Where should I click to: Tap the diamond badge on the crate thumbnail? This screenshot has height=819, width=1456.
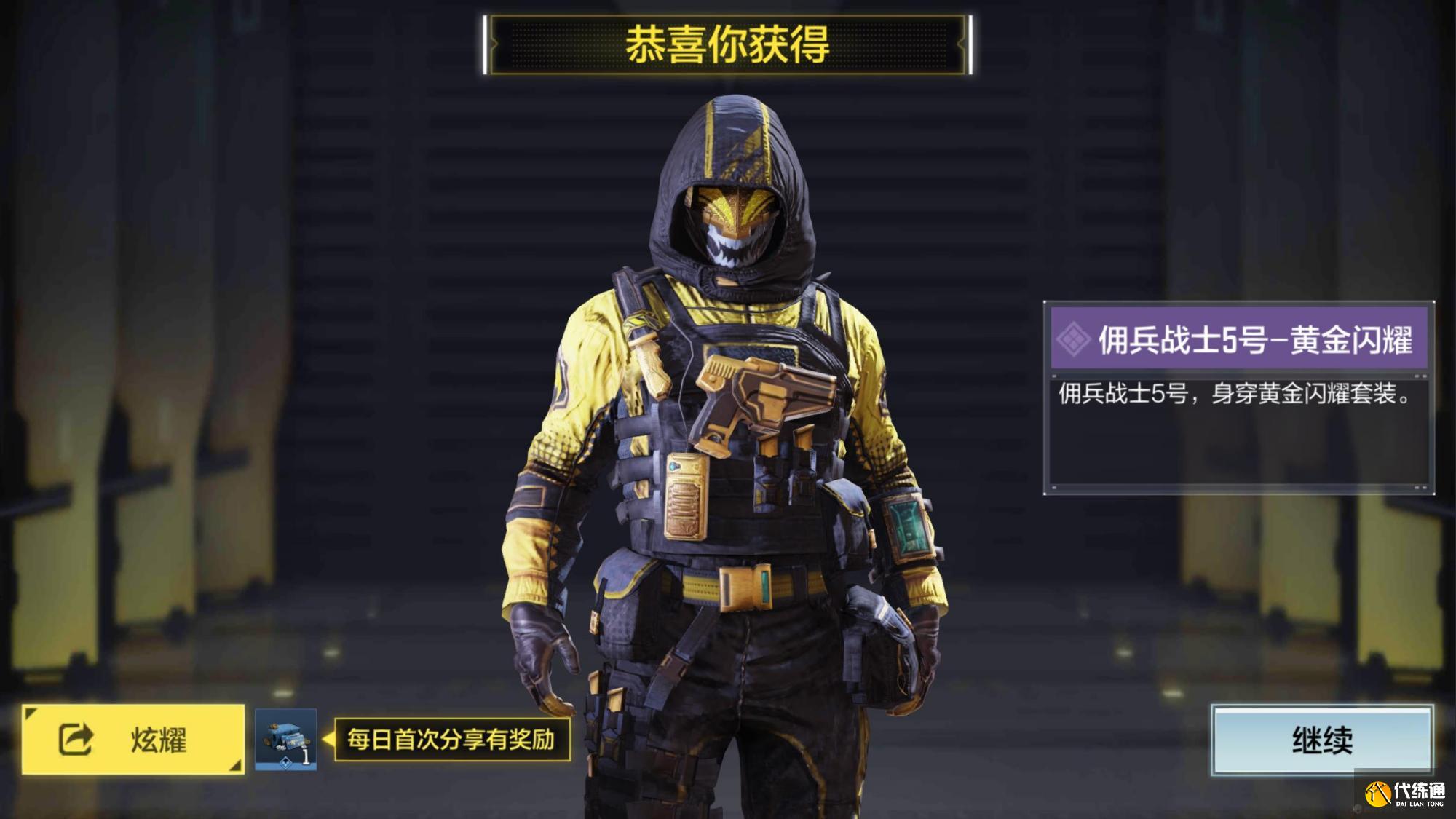[285, 763]
